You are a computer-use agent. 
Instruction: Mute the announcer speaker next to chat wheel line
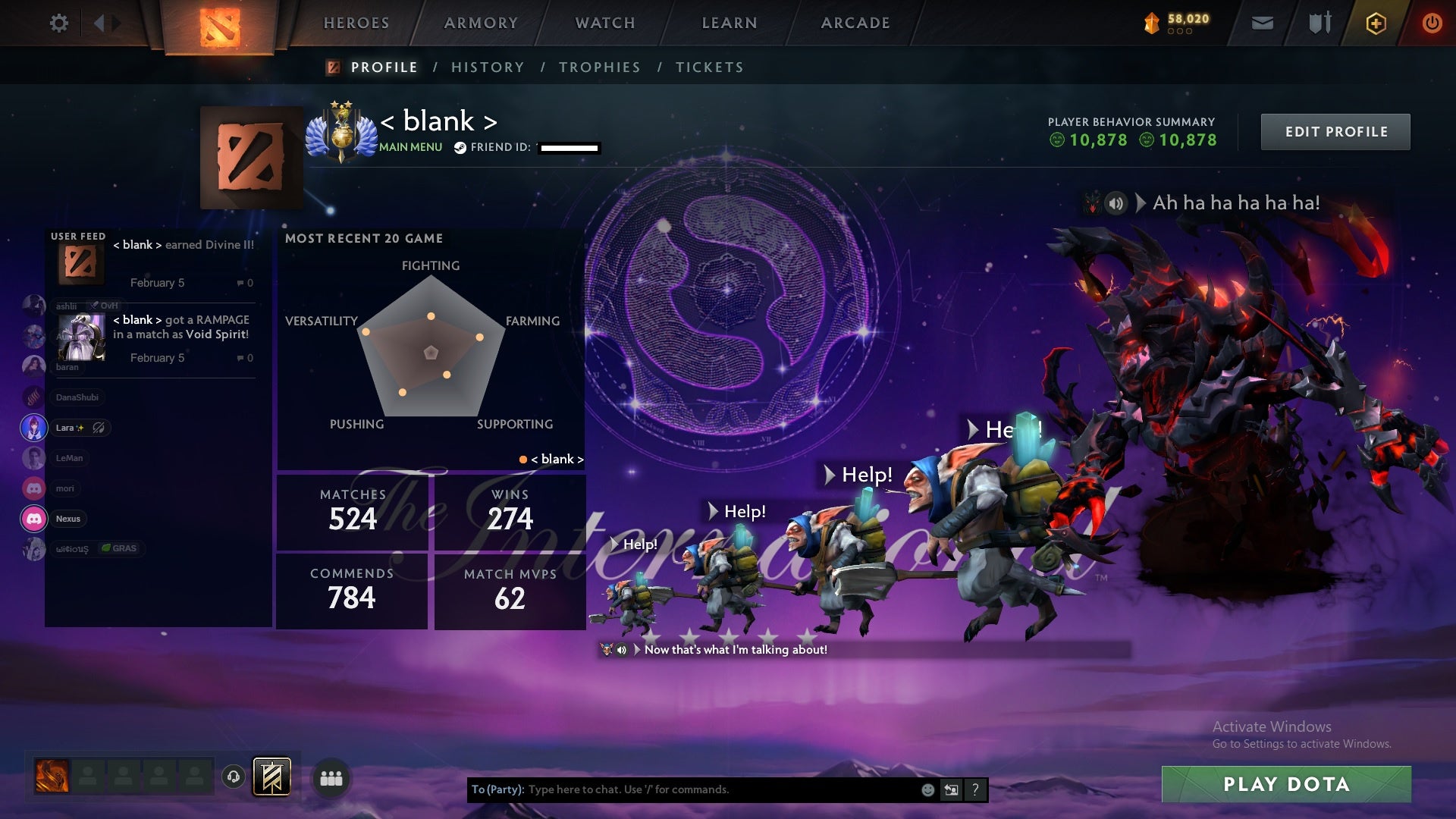(x=623, y=649)
